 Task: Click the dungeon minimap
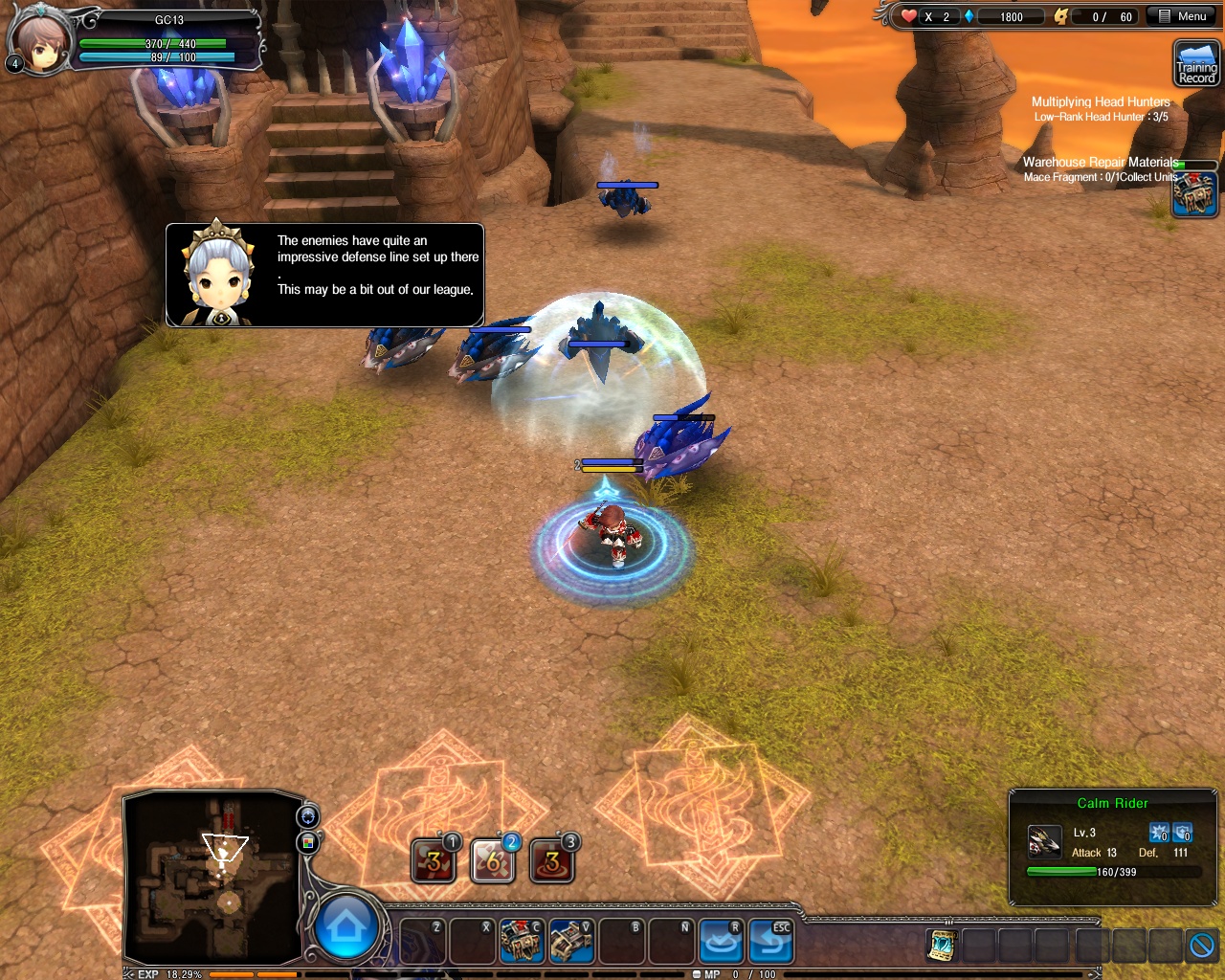[x=212, y=877]
